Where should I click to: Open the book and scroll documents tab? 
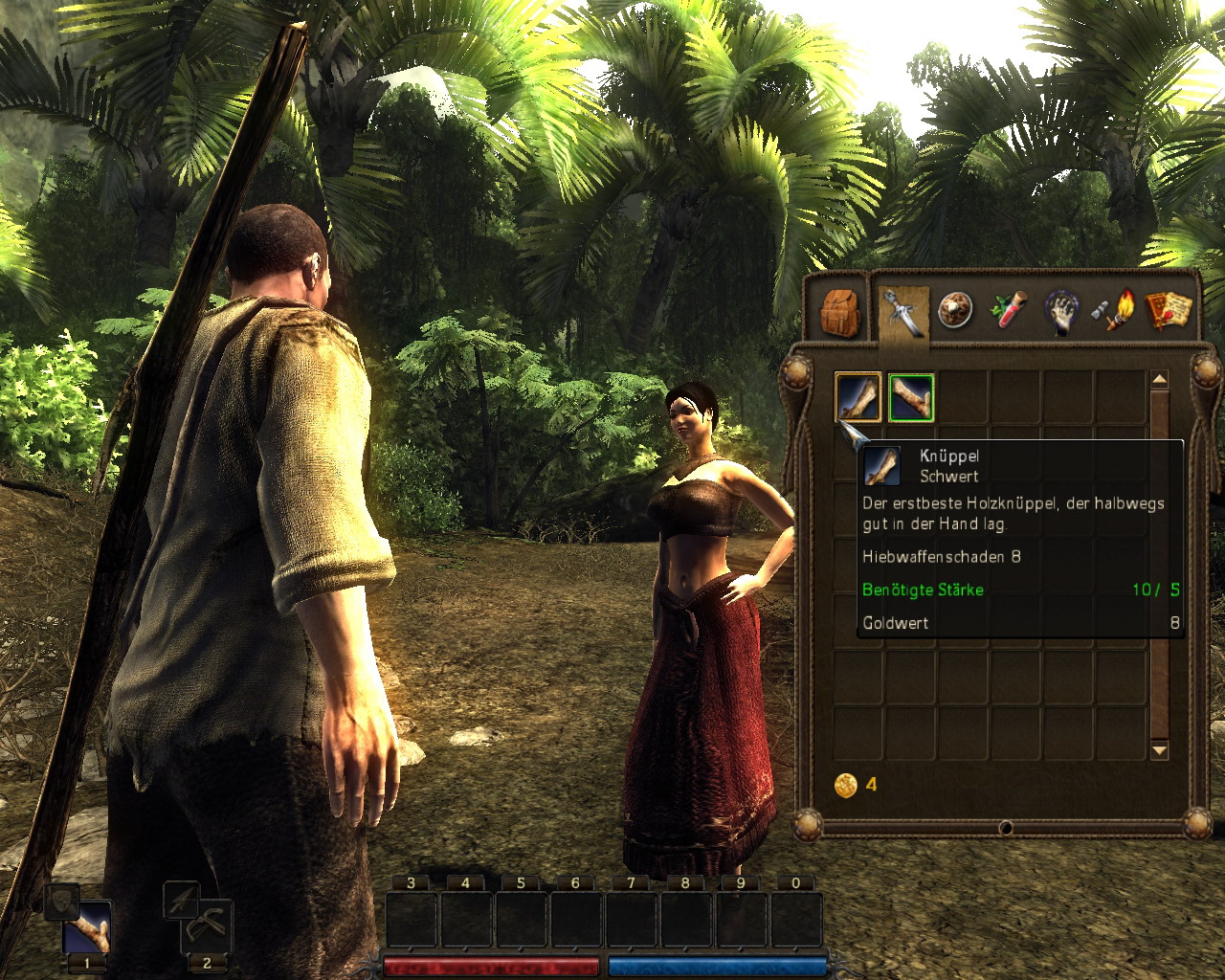(x=1168, y=310)
